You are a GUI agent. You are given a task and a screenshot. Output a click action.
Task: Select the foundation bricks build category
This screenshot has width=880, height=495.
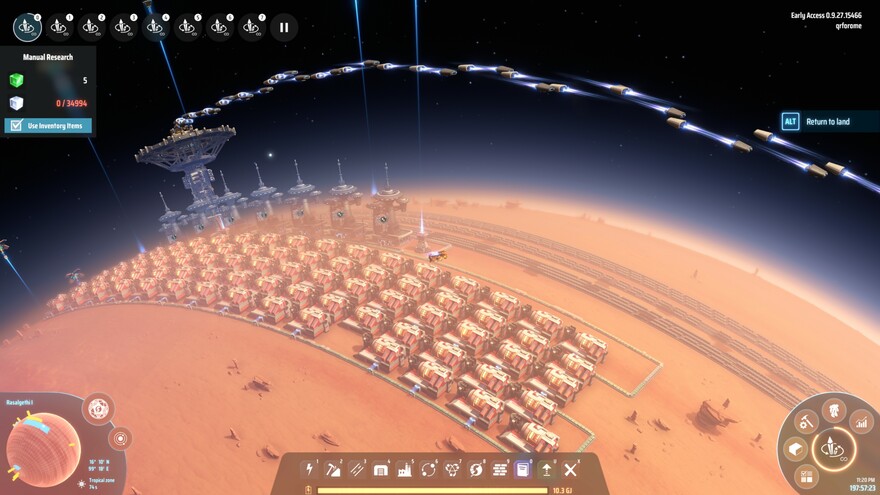[x=499, y=469]
